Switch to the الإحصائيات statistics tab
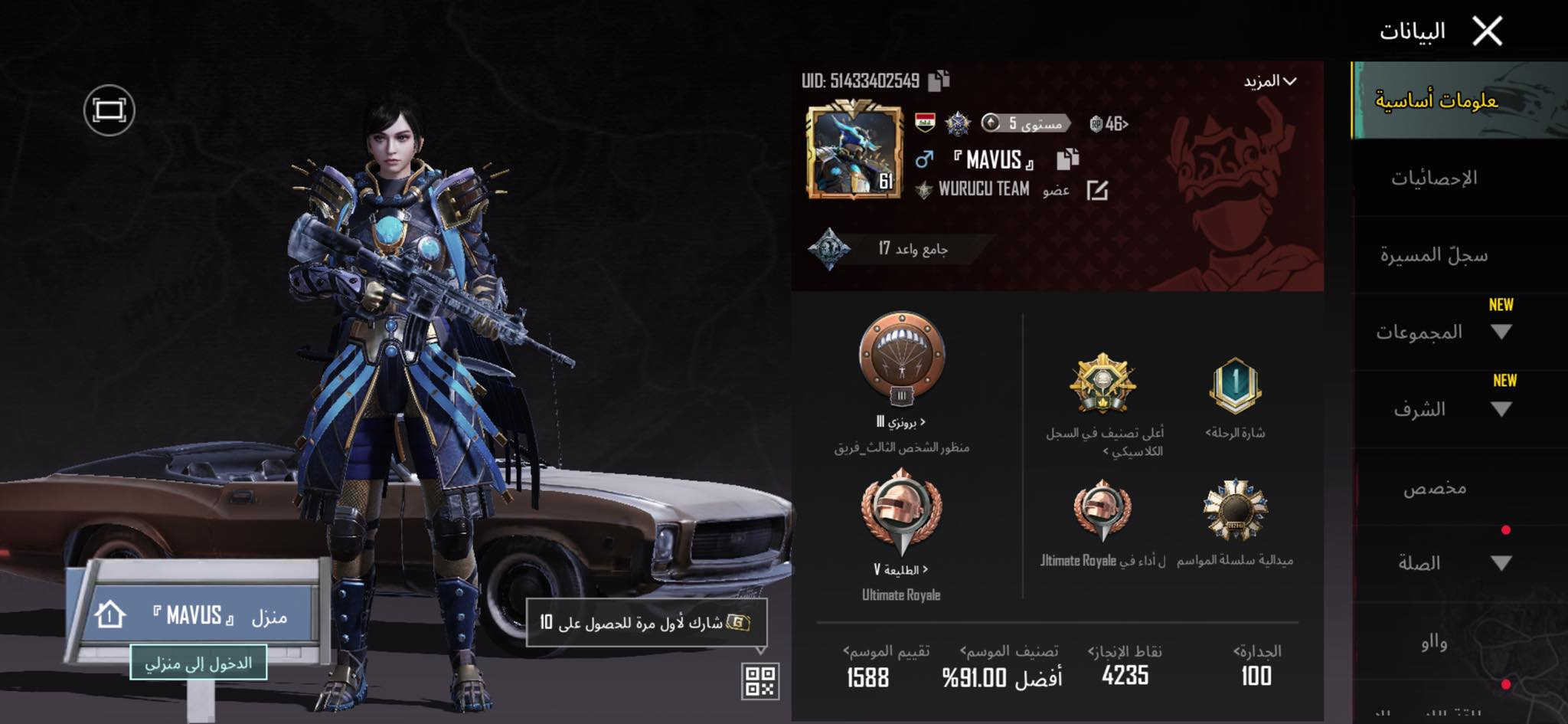This screenshot has height=724, width=1568. pyautogui.click(x=1433, y=179)
